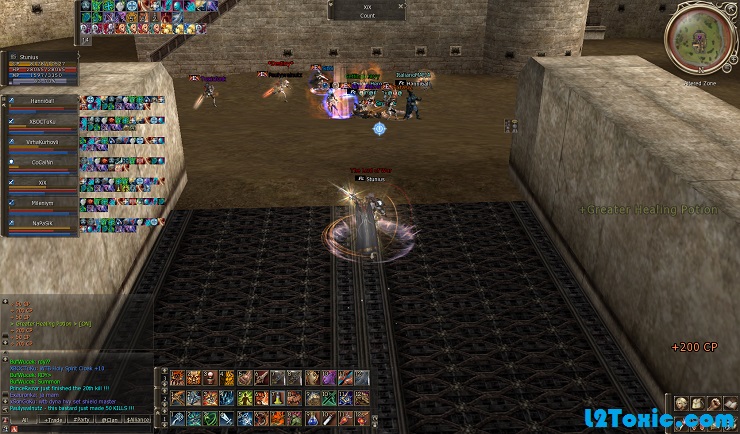Viewport: 740px width, 434px height.
Task: Target party member VirhaKurhovii
Action: click(x=41, y=142)
